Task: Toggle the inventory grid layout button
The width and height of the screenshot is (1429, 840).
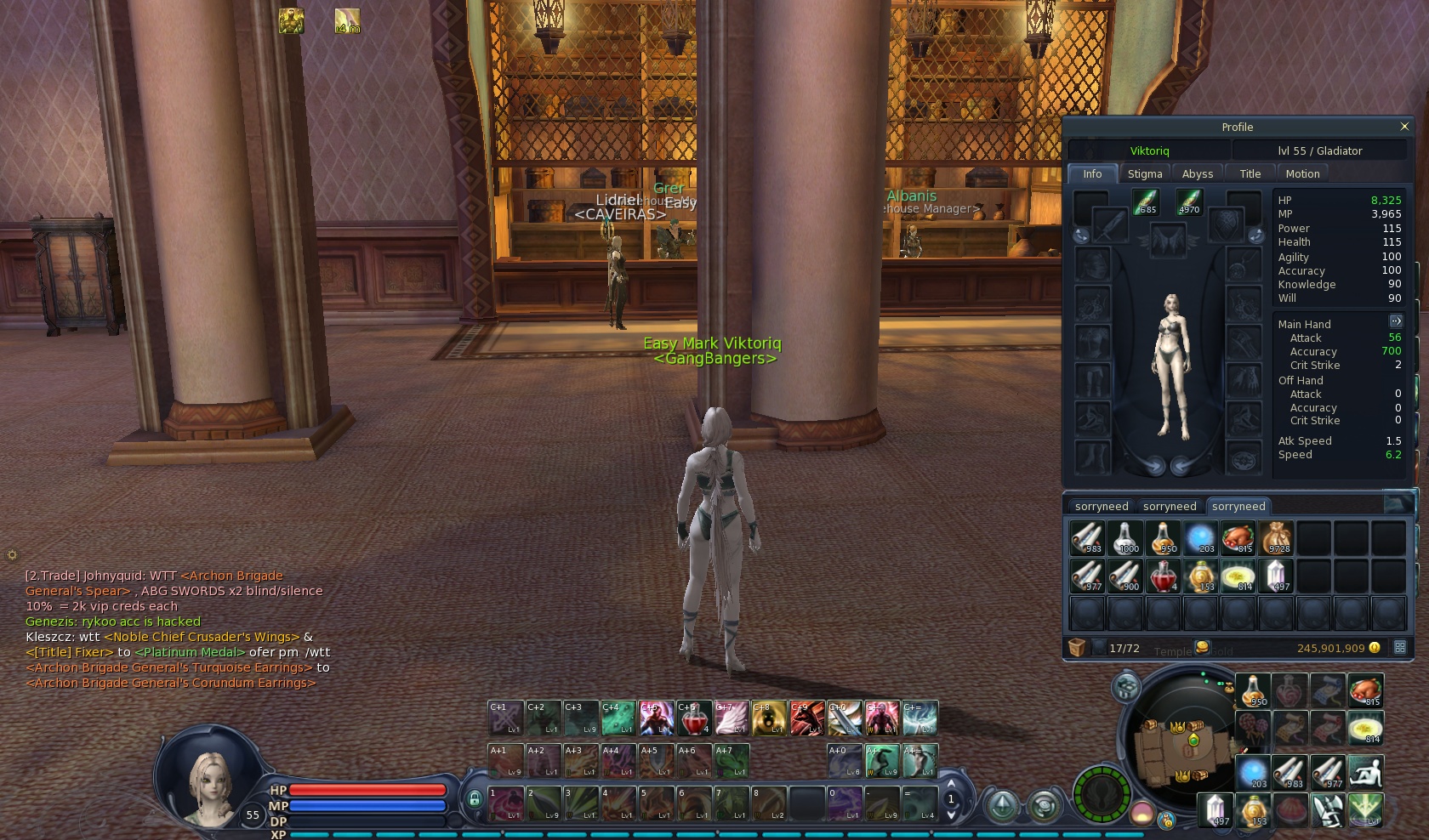Action: 1400,648
